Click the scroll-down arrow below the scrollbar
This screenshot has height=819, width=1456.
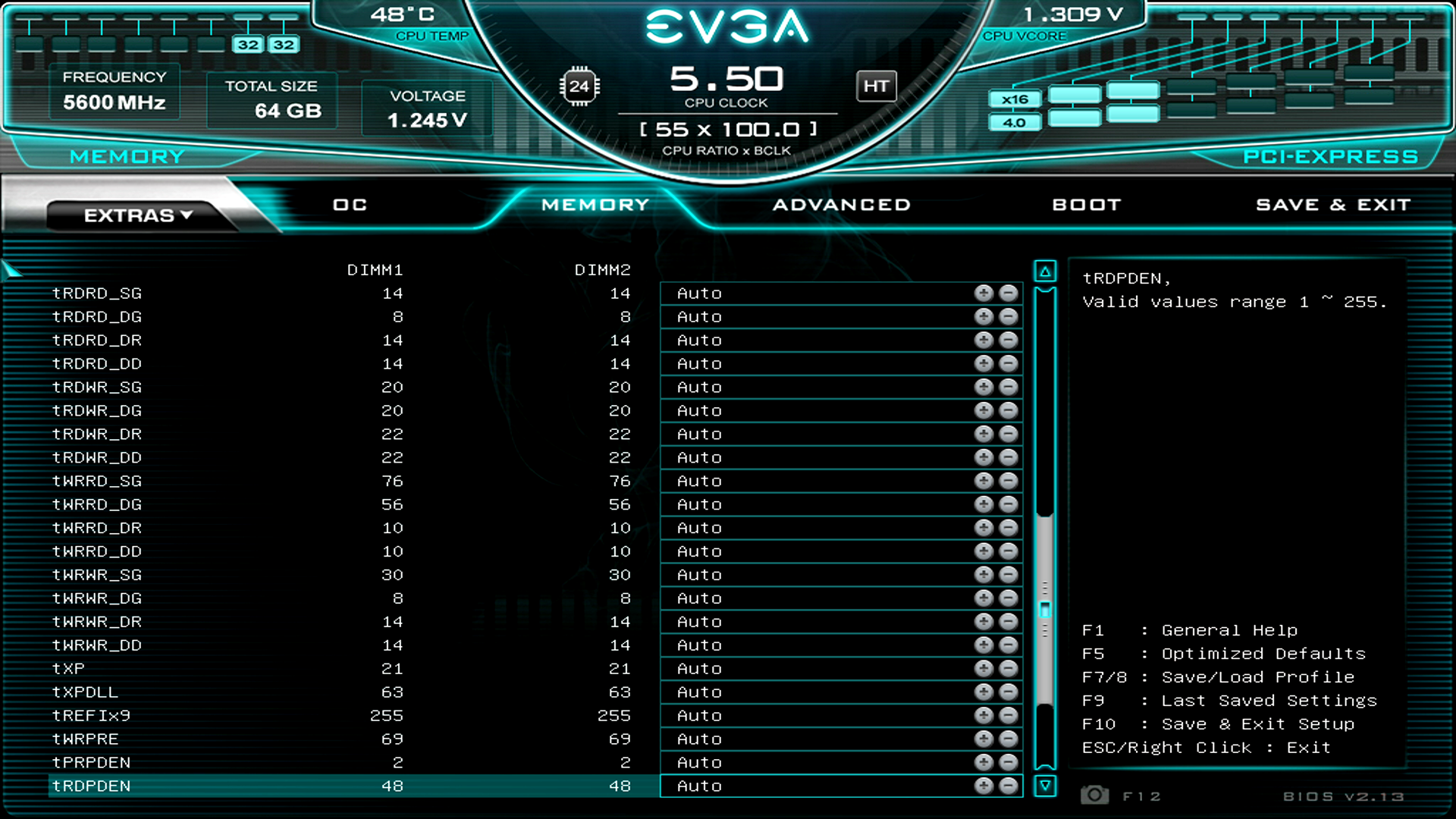[x=1045, y=786]
